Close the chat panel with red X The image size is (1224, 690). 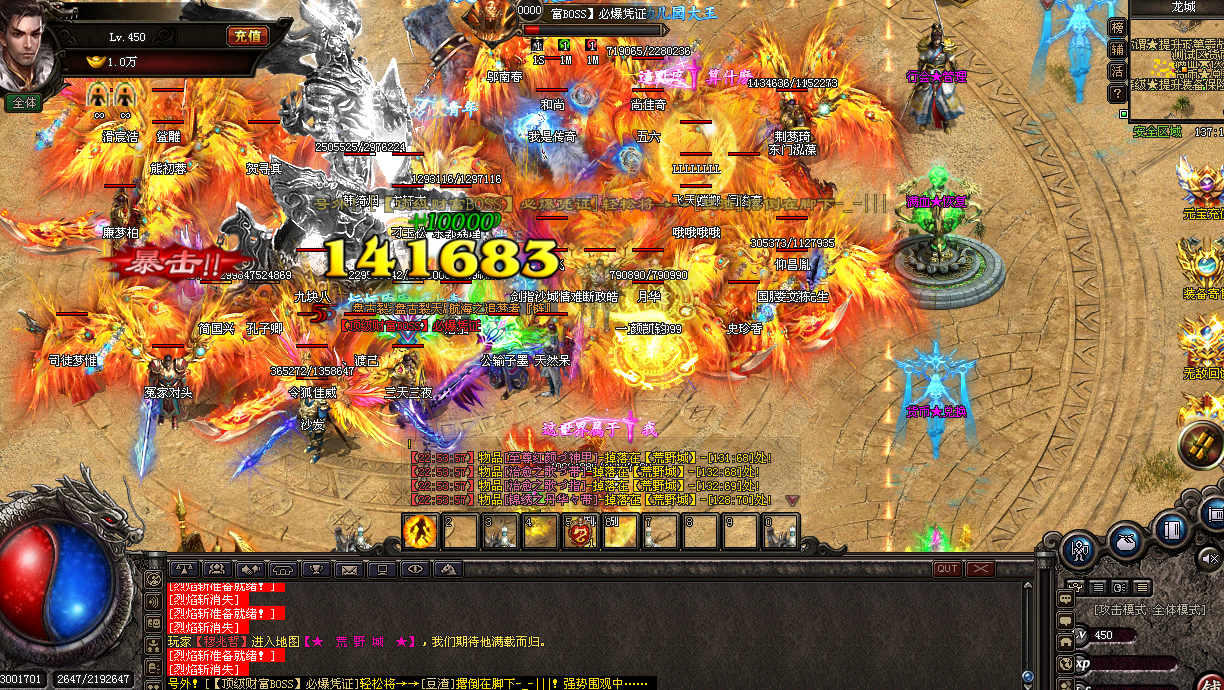(980, 568)
